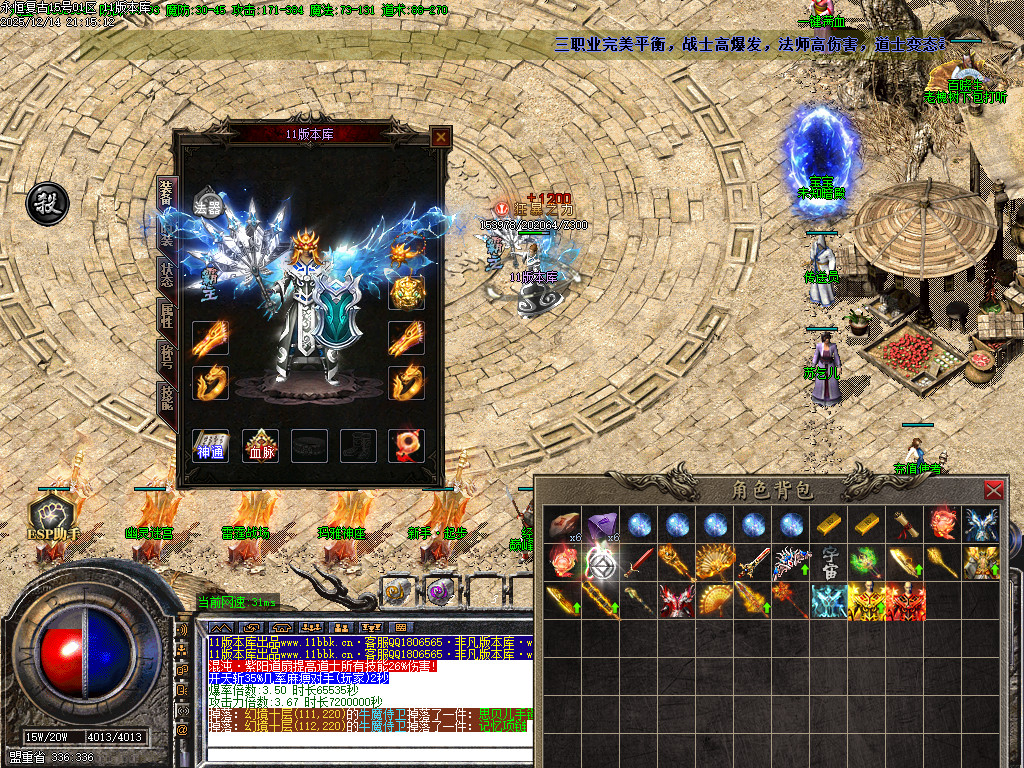Select the red winged armor in the bag
The image size is (1024, 768).
click(x=678, y=600)
